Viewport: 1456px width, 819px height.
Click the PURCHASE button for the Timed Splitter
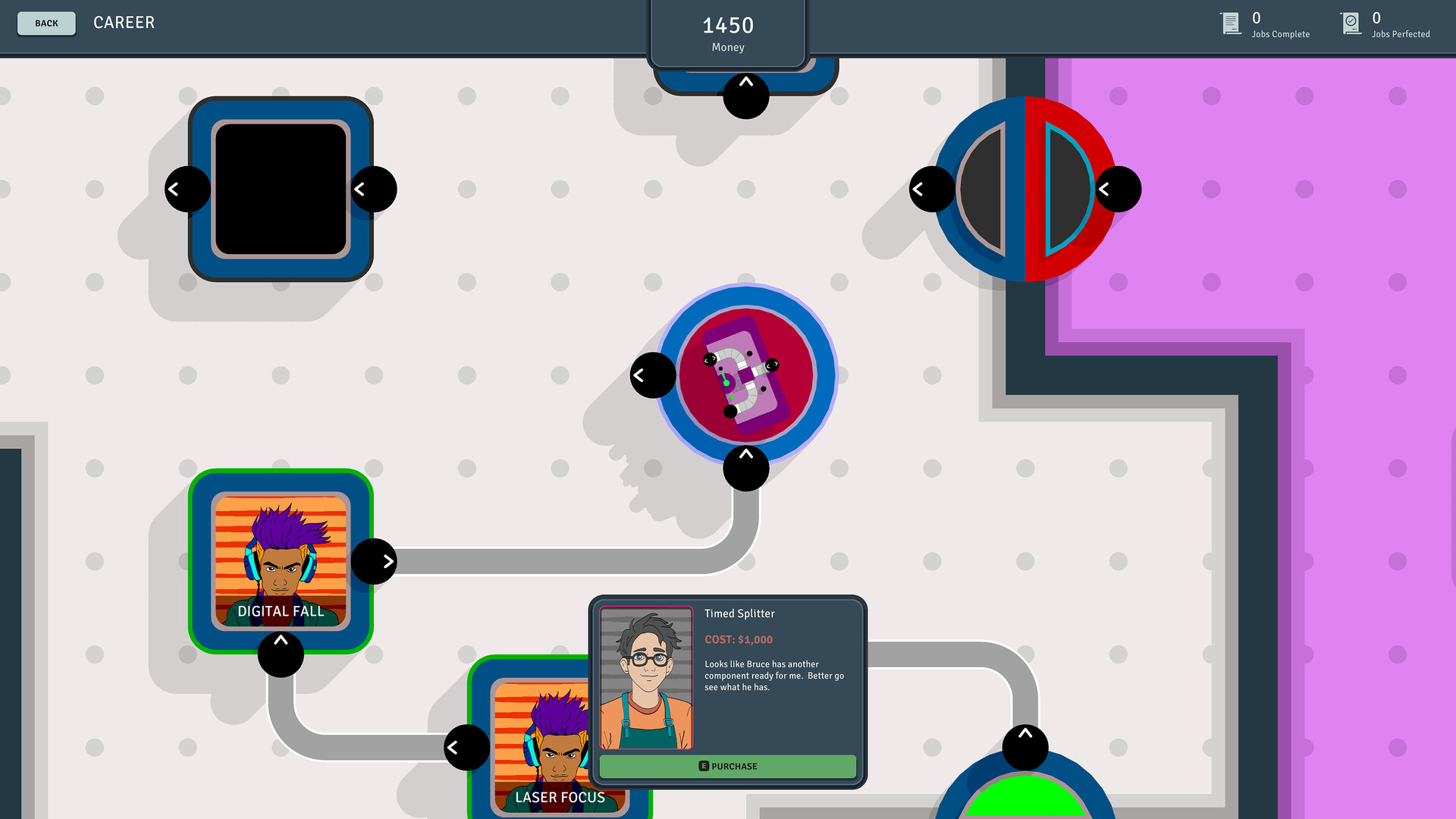(728, 766)
